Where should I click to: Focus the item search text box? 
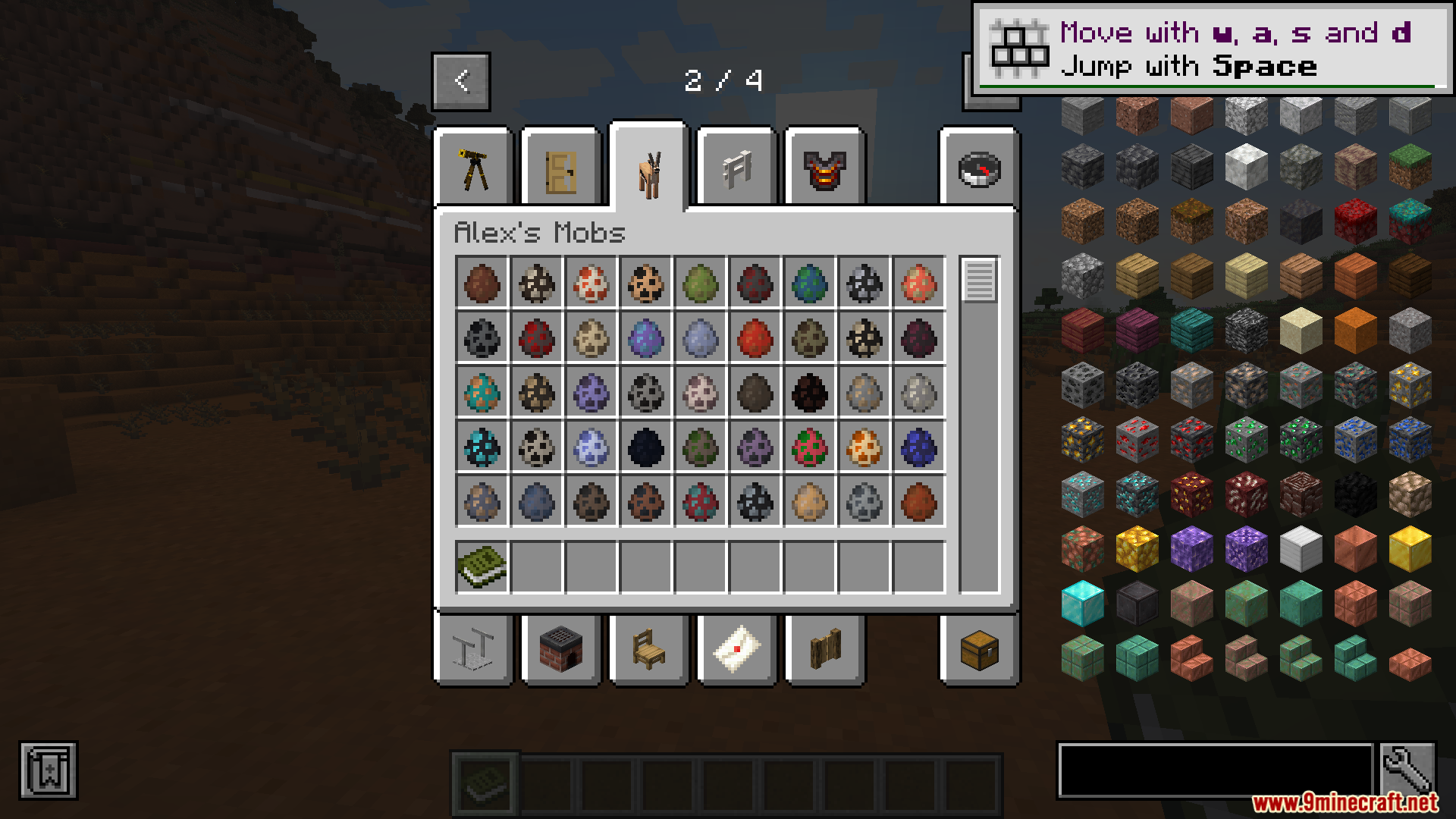coord(1215,770)
